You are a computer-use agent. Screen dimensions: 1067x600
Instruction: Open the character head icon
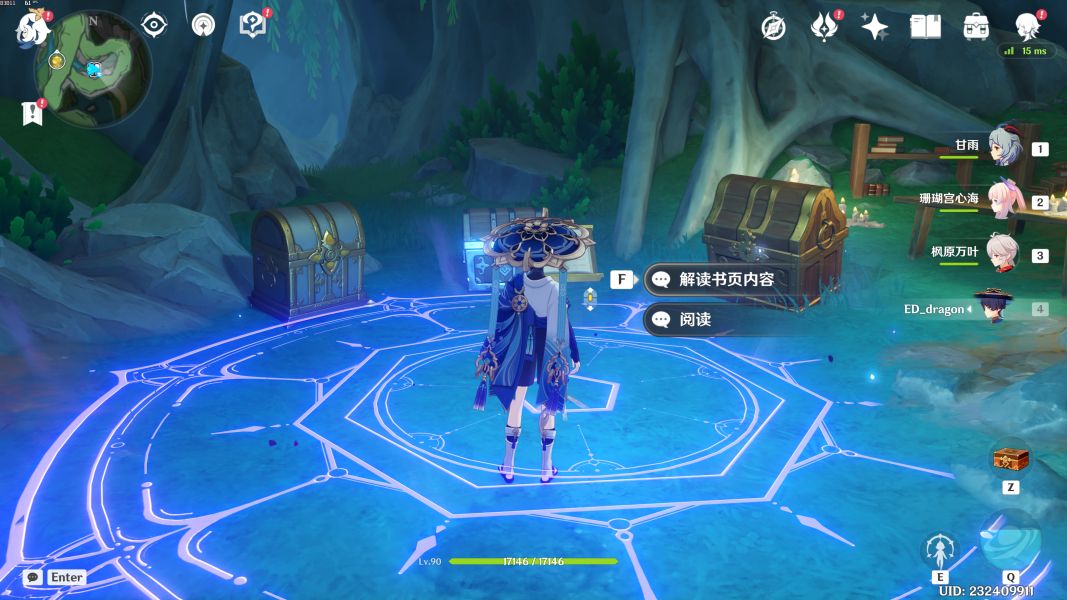[1027, 26]
